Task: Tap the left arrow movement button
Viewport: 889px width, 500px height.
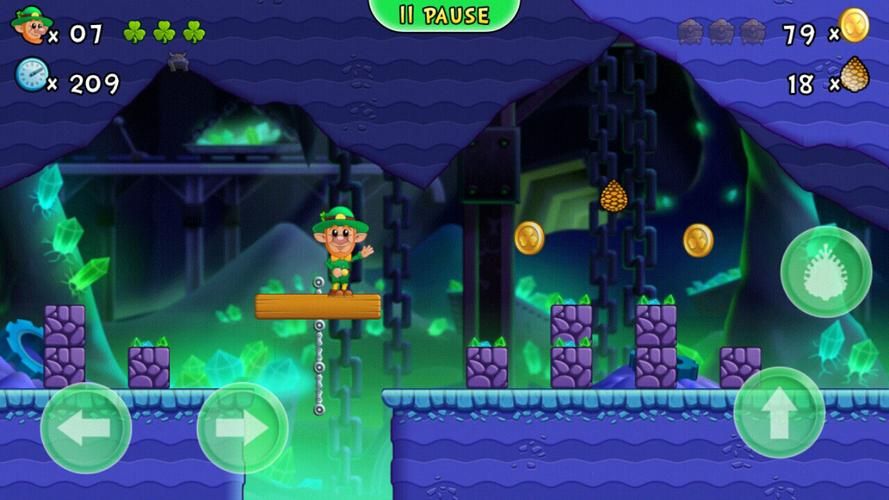Action: point(85,428)
